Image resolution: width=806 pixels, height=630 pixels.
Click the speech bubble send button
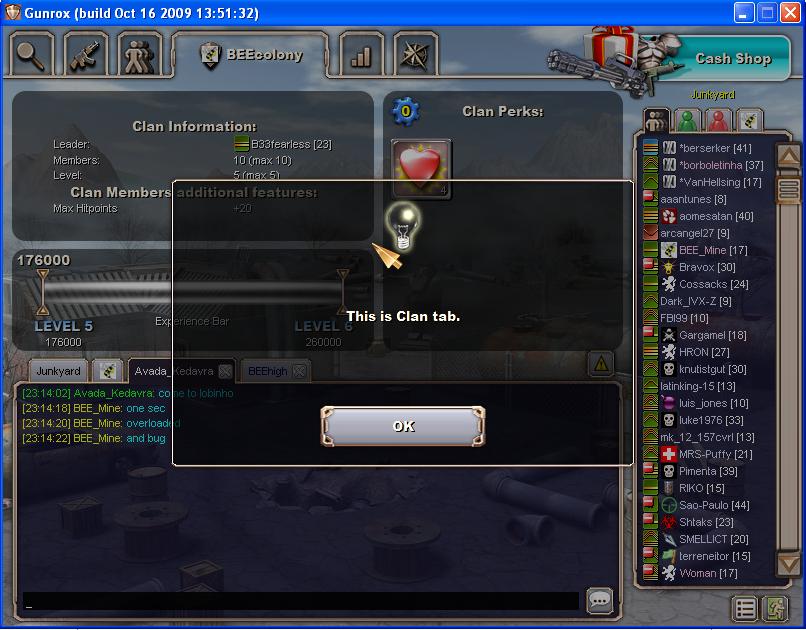(x=599, y=600)
